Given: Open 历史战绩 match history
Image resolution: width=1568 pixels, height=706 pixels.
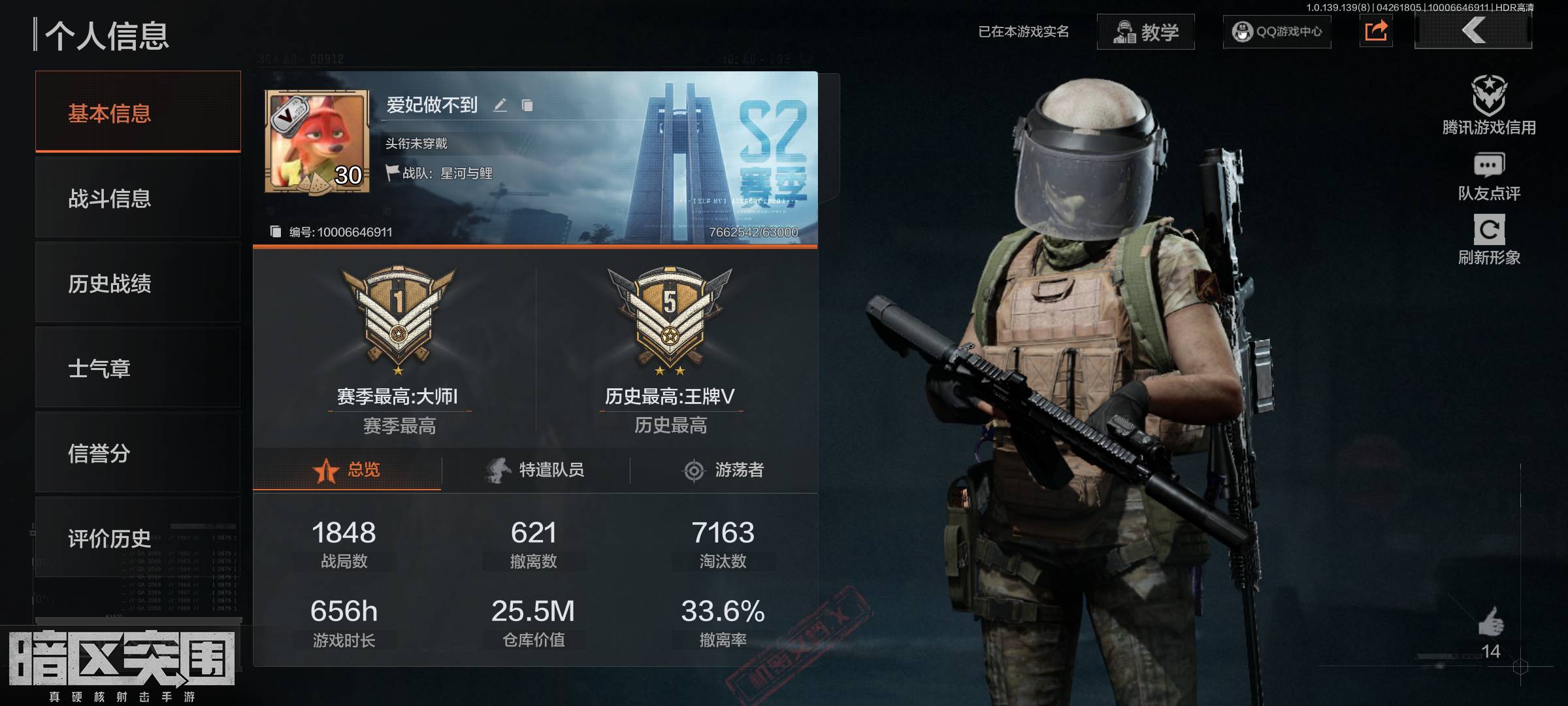Looking at the screenshot, I should coord(138,283).
